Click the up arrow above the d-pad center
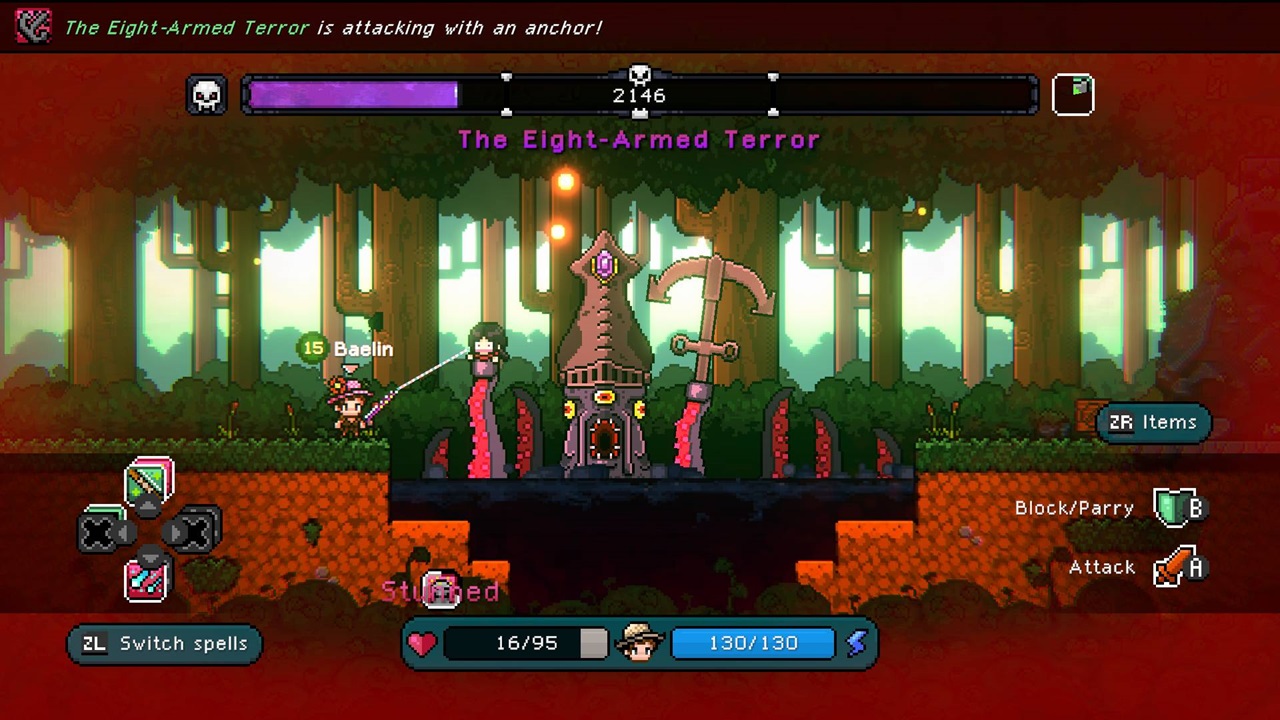Viewport: 1280px width, 720px height. coord(148,506)
